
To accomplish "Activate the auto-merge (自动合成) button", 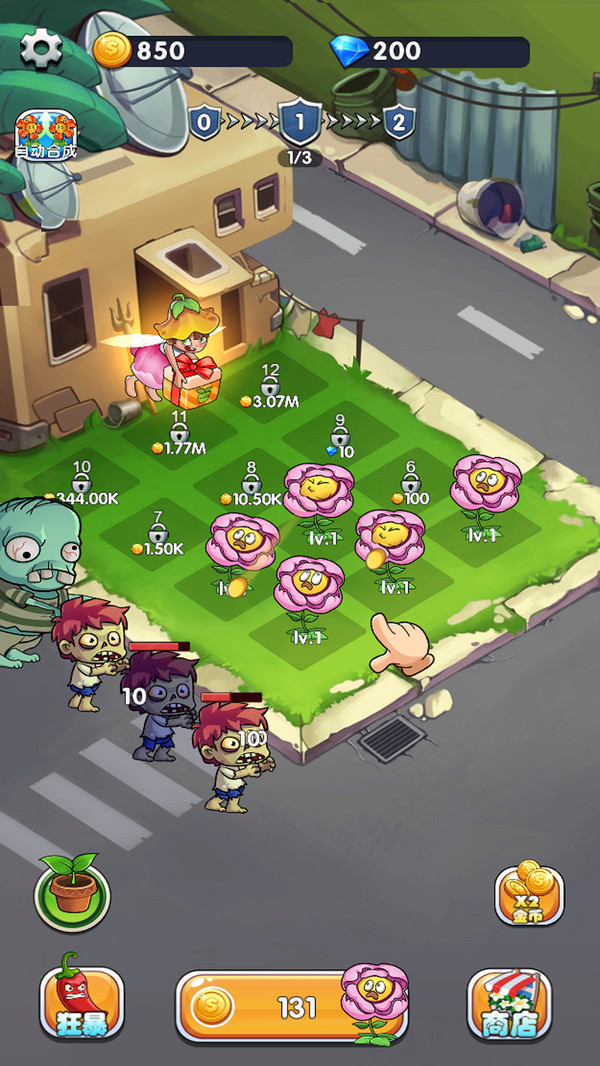I will tap(46, 135).
